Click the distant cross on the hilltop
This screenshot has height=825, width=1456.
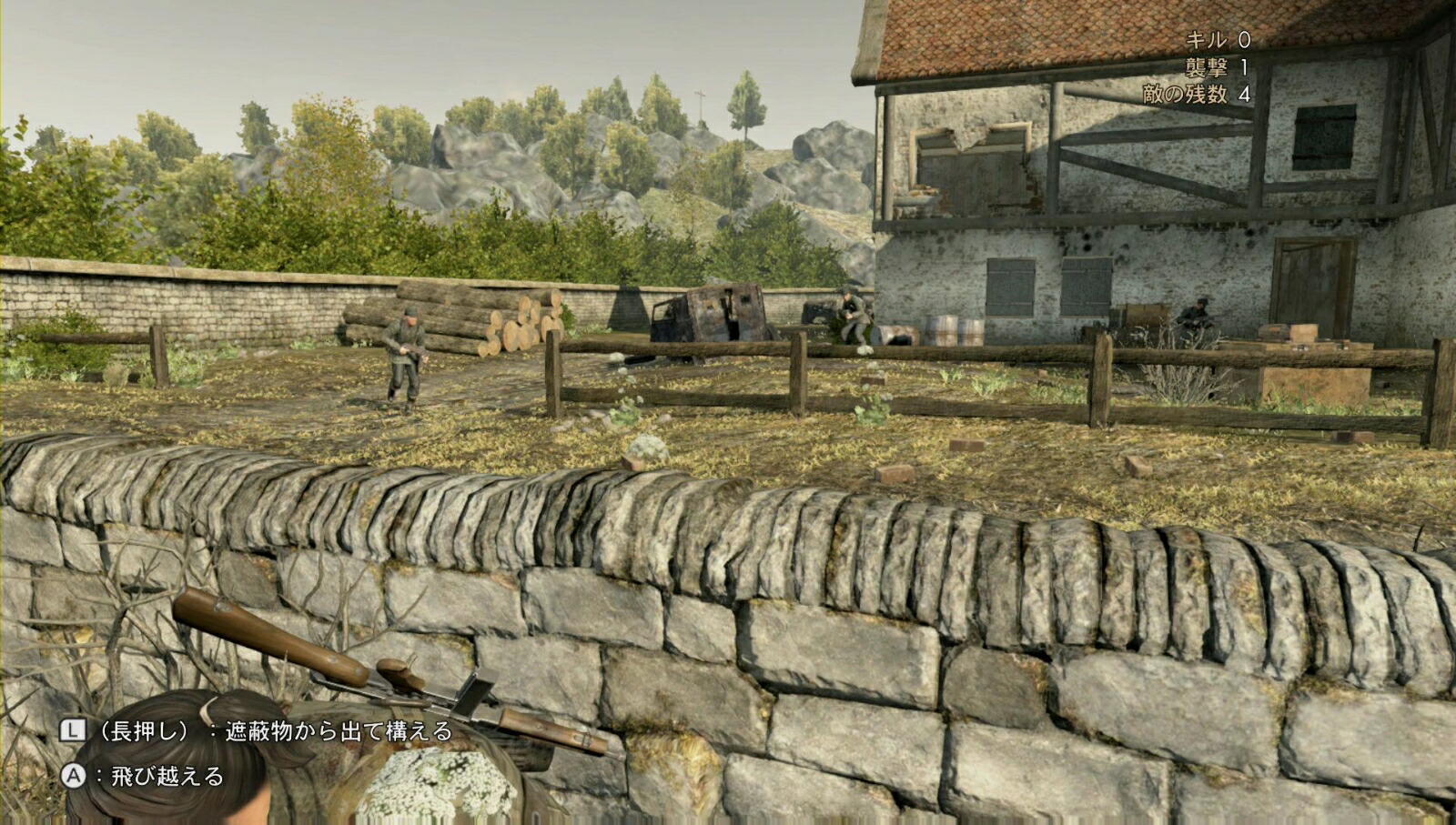click(x=700, y=94)
